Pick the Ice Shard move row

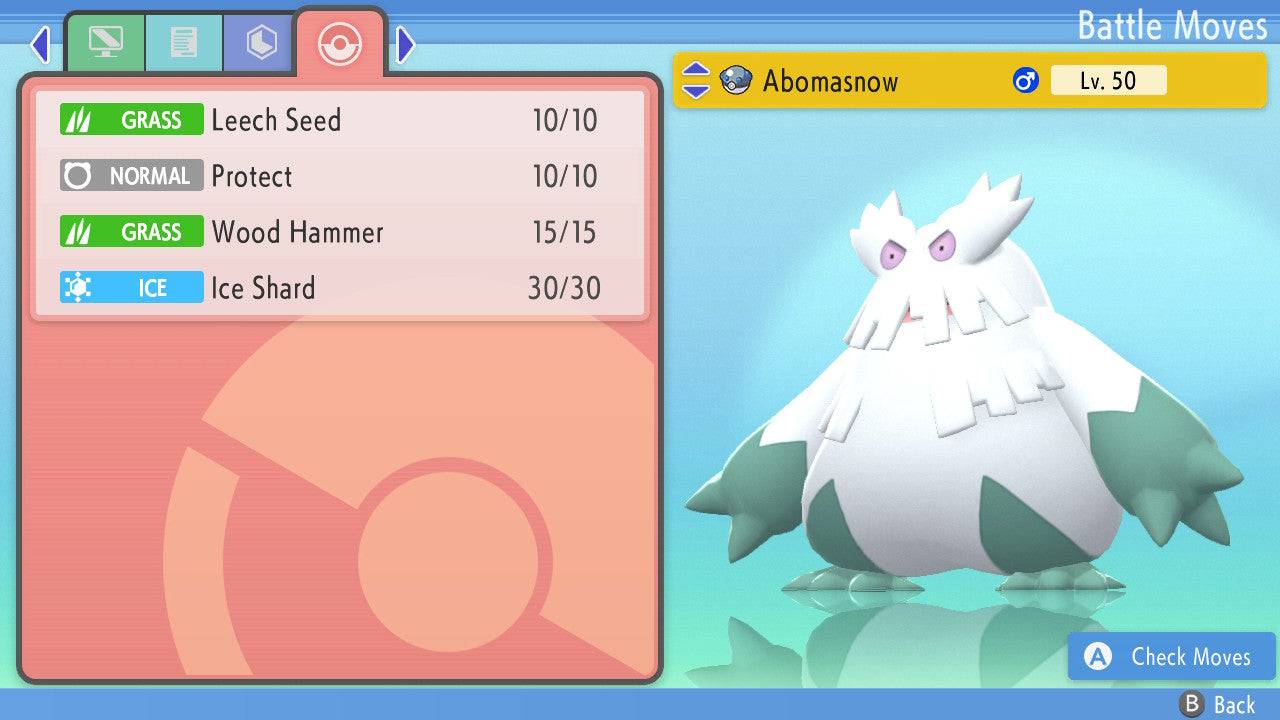click(340, 289)
